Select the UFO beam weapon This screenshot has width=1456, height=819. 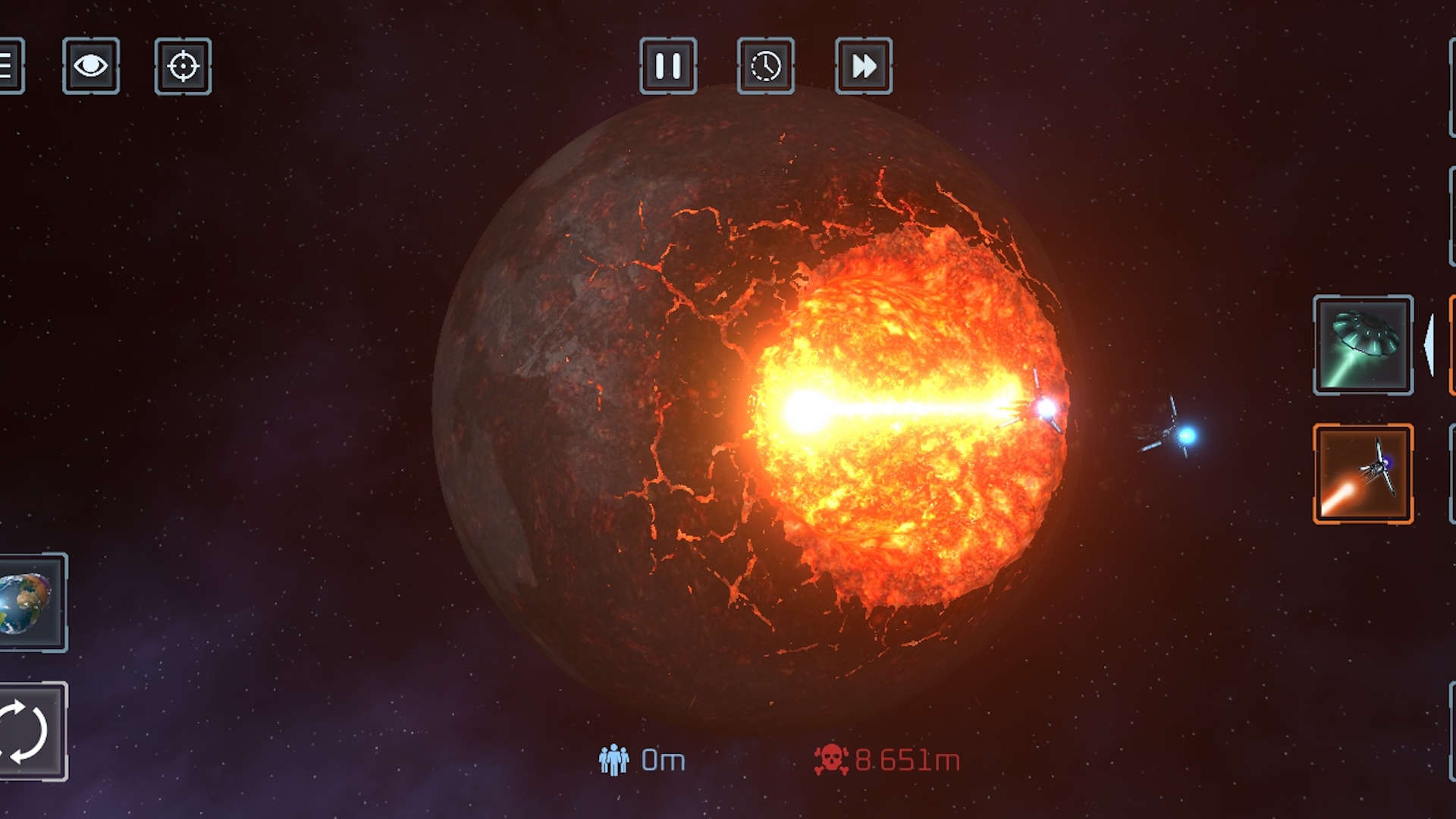click(x=1363, y=345)
